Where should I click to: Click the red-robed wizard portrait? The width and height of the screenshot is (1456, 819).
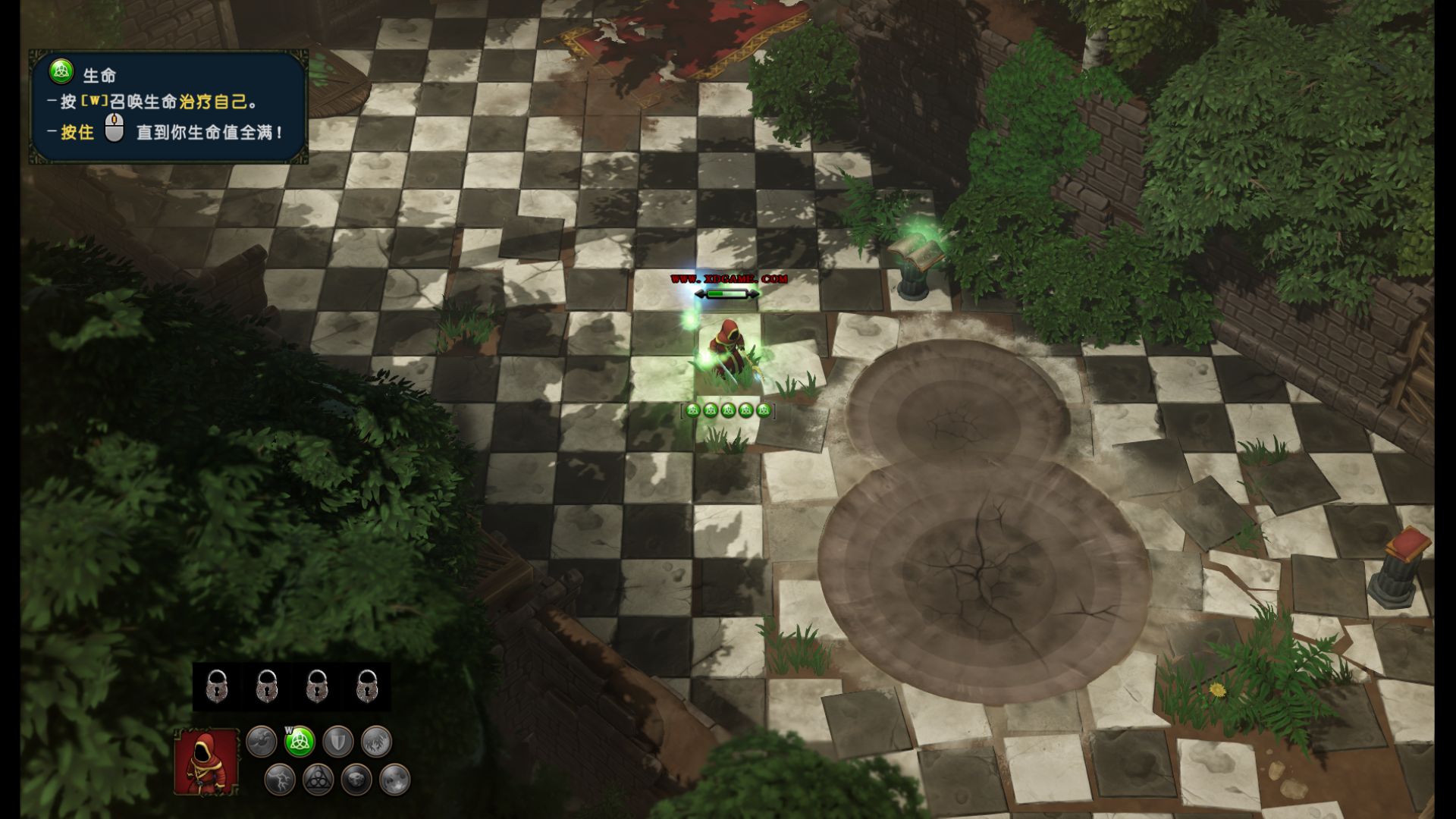coord(206,762)
